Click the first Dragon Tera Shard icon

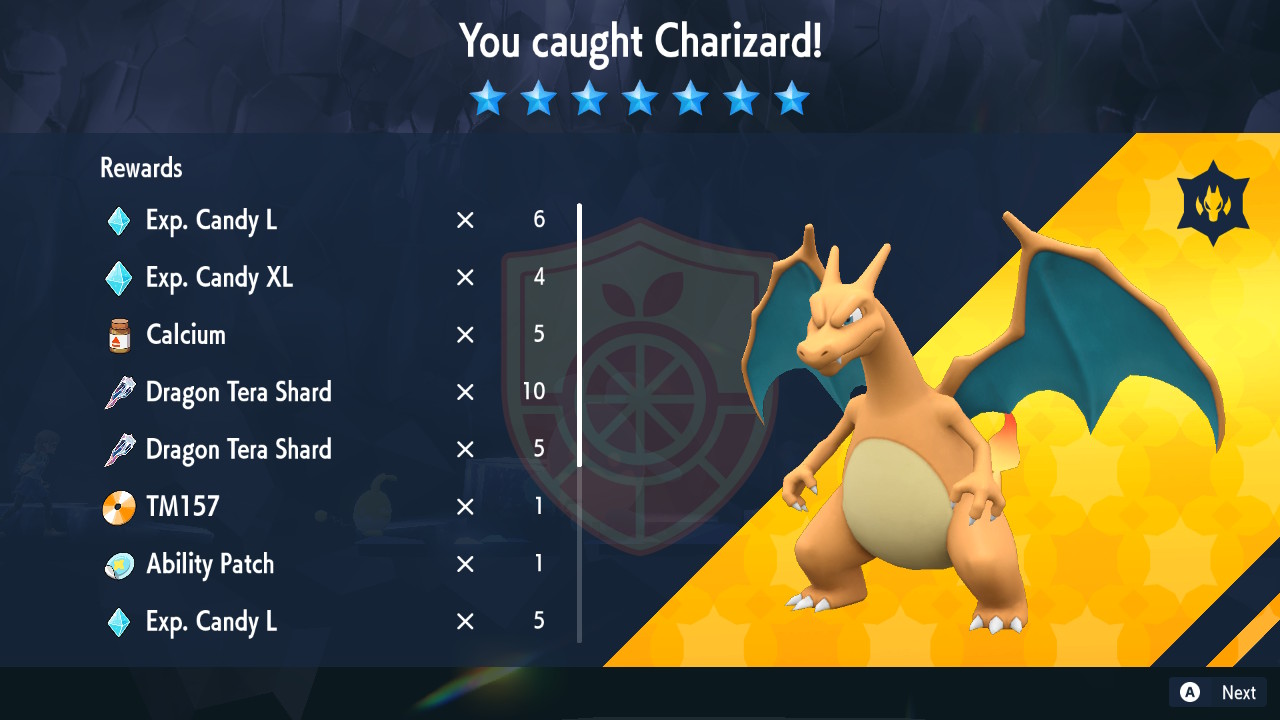pos(118,392)
